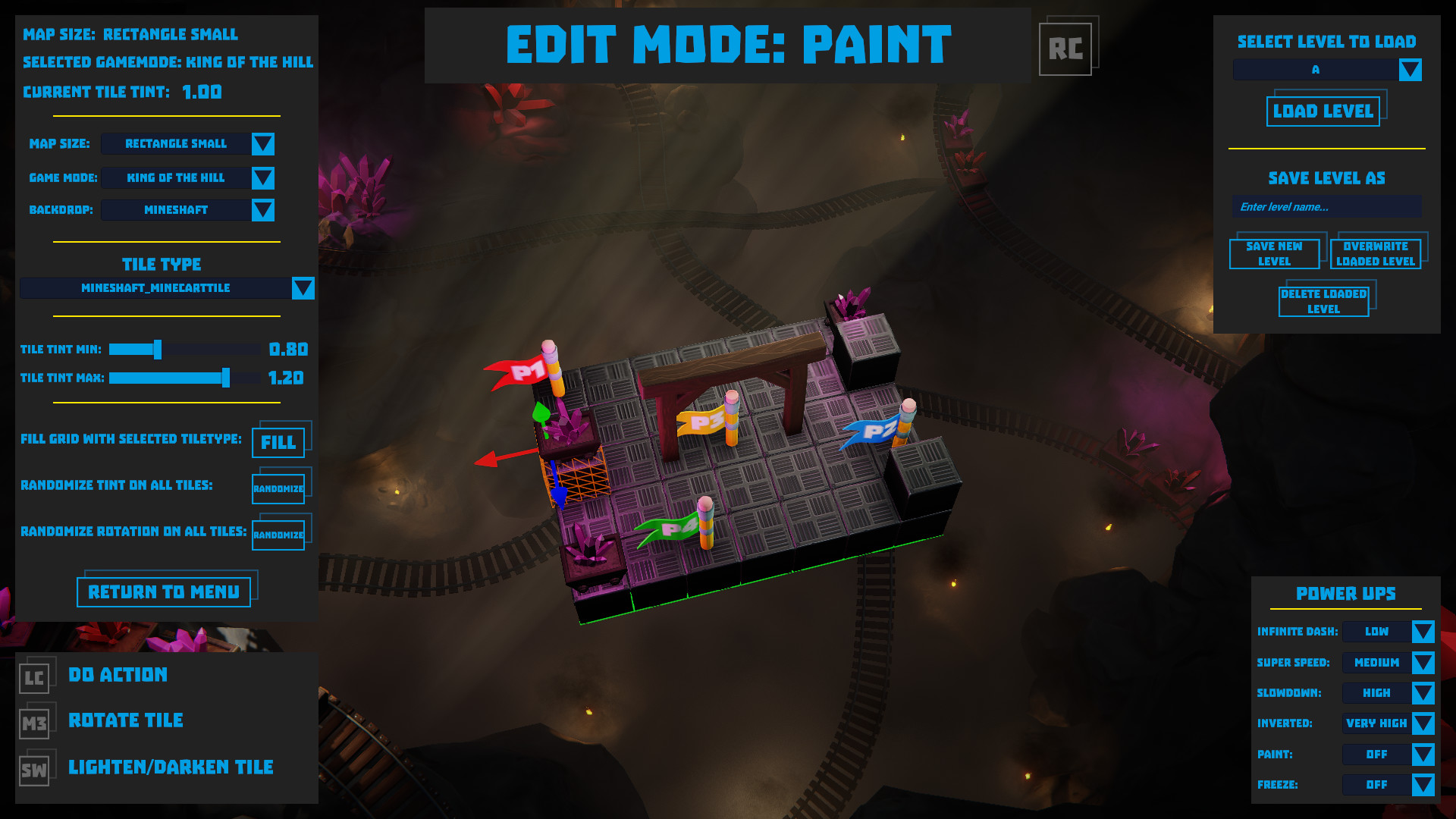
Task: Adjust the Tile Tint Min slider
Action: 157,350
